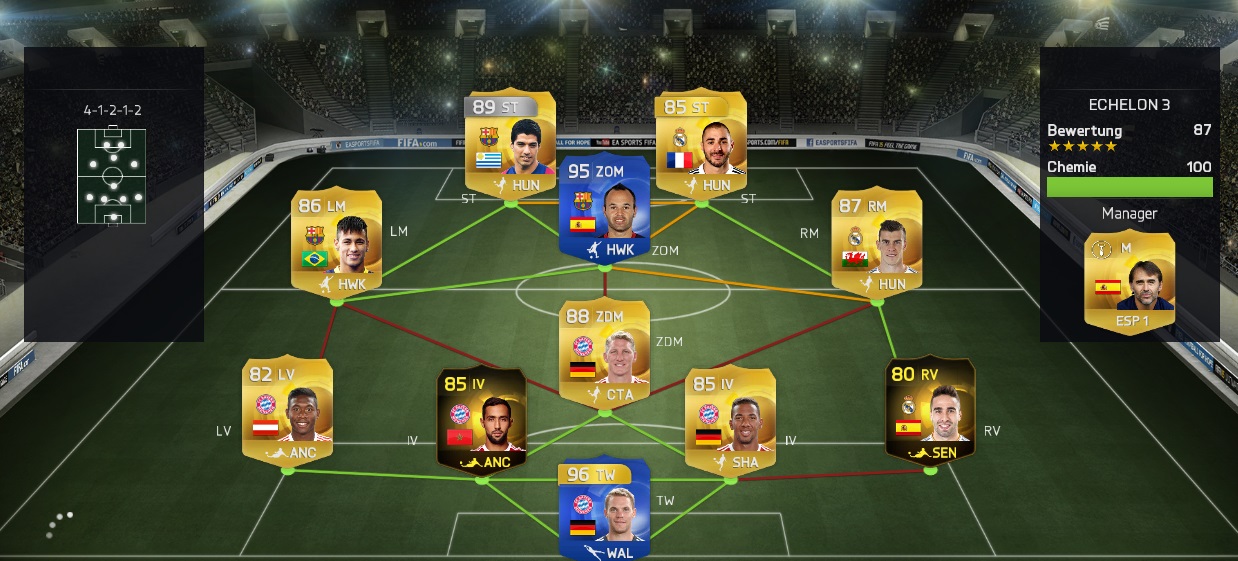Pick the 86-rated LM card
1238x561 pixels.
(336, 239)
